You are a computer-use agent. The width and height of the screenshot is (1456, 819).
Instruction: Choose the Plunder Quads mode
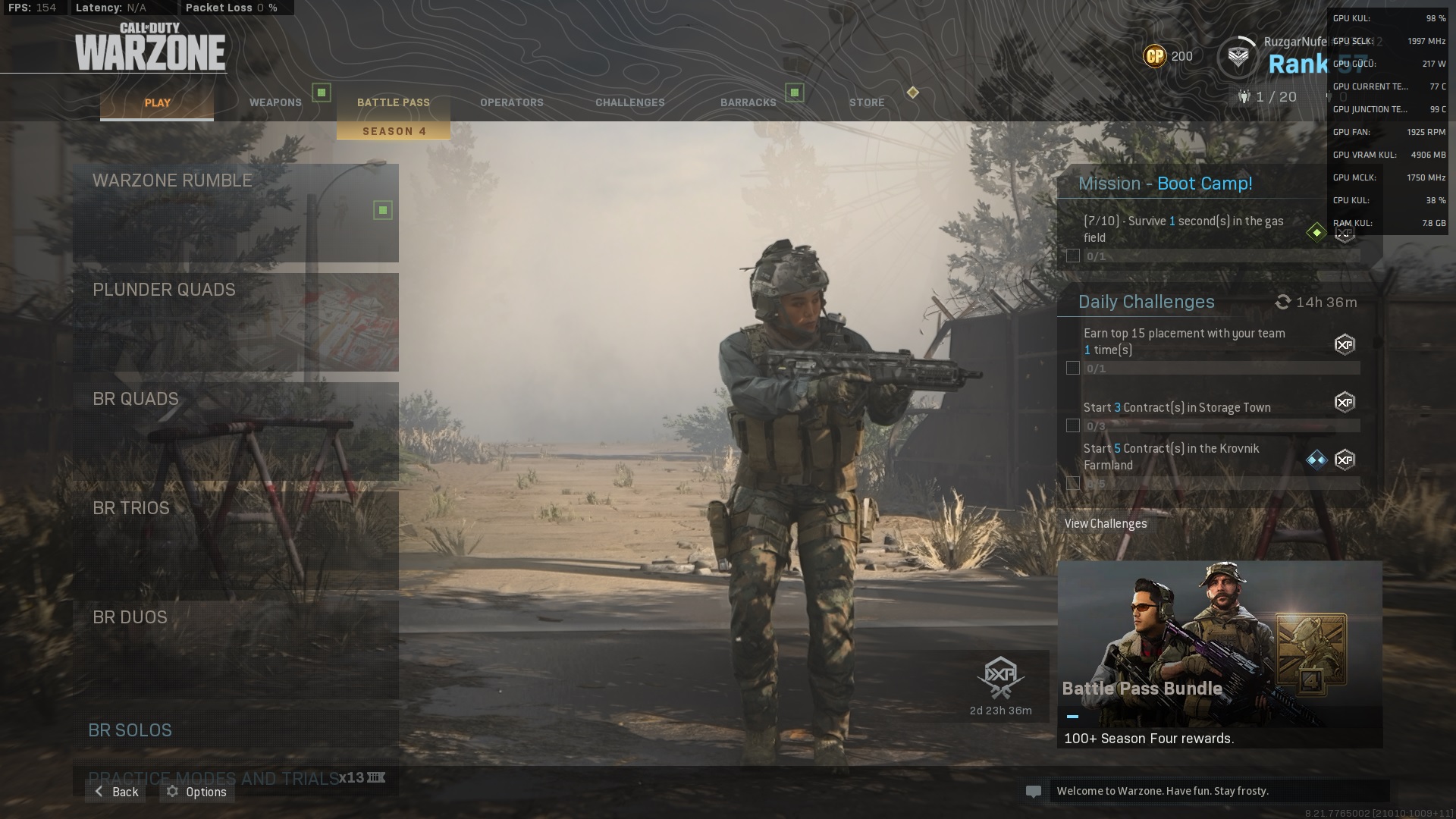pyautogui.click(x=235, y=322)
